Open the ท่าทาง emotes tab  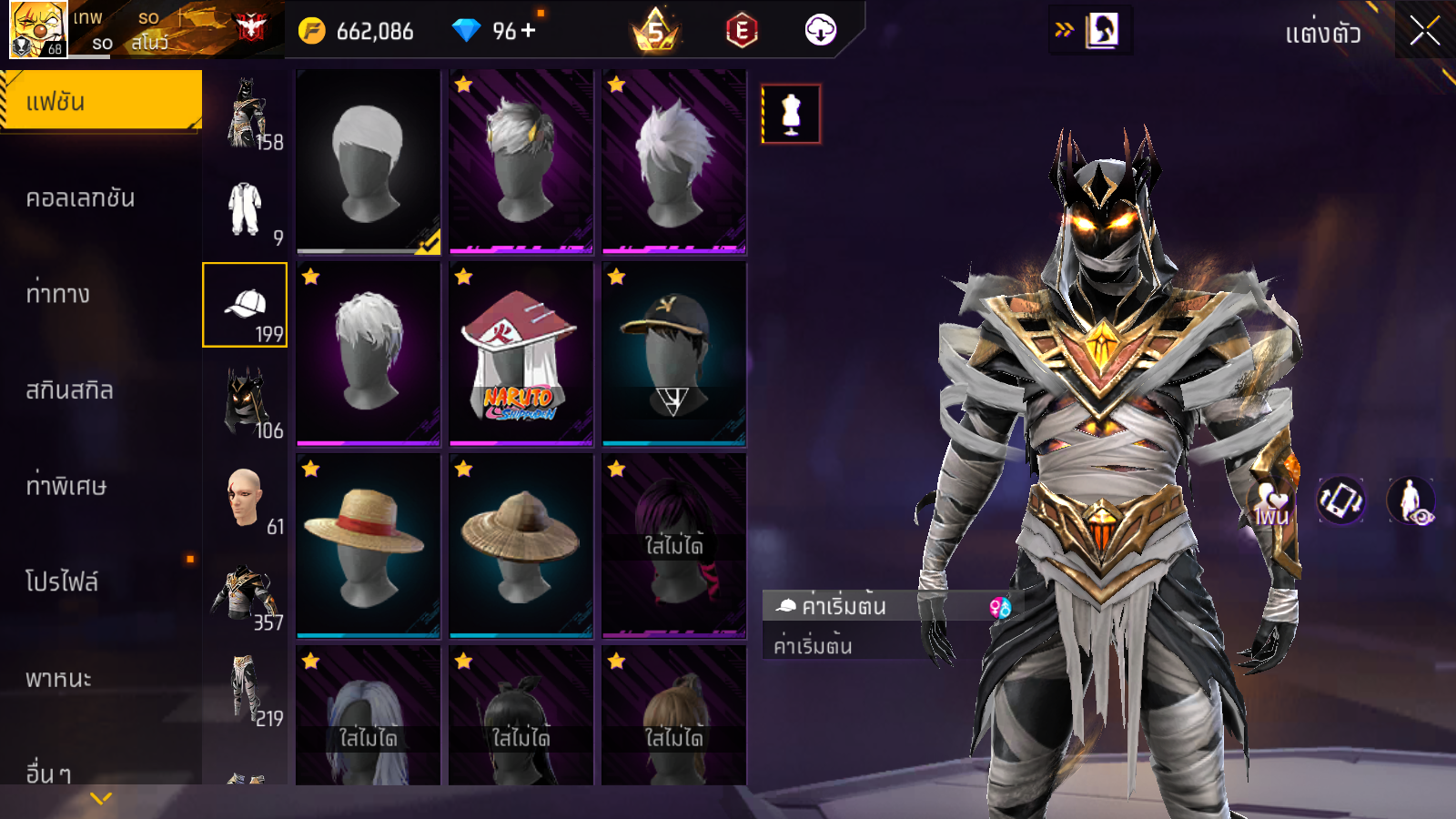pyautogui.click(x=59, y=294)
